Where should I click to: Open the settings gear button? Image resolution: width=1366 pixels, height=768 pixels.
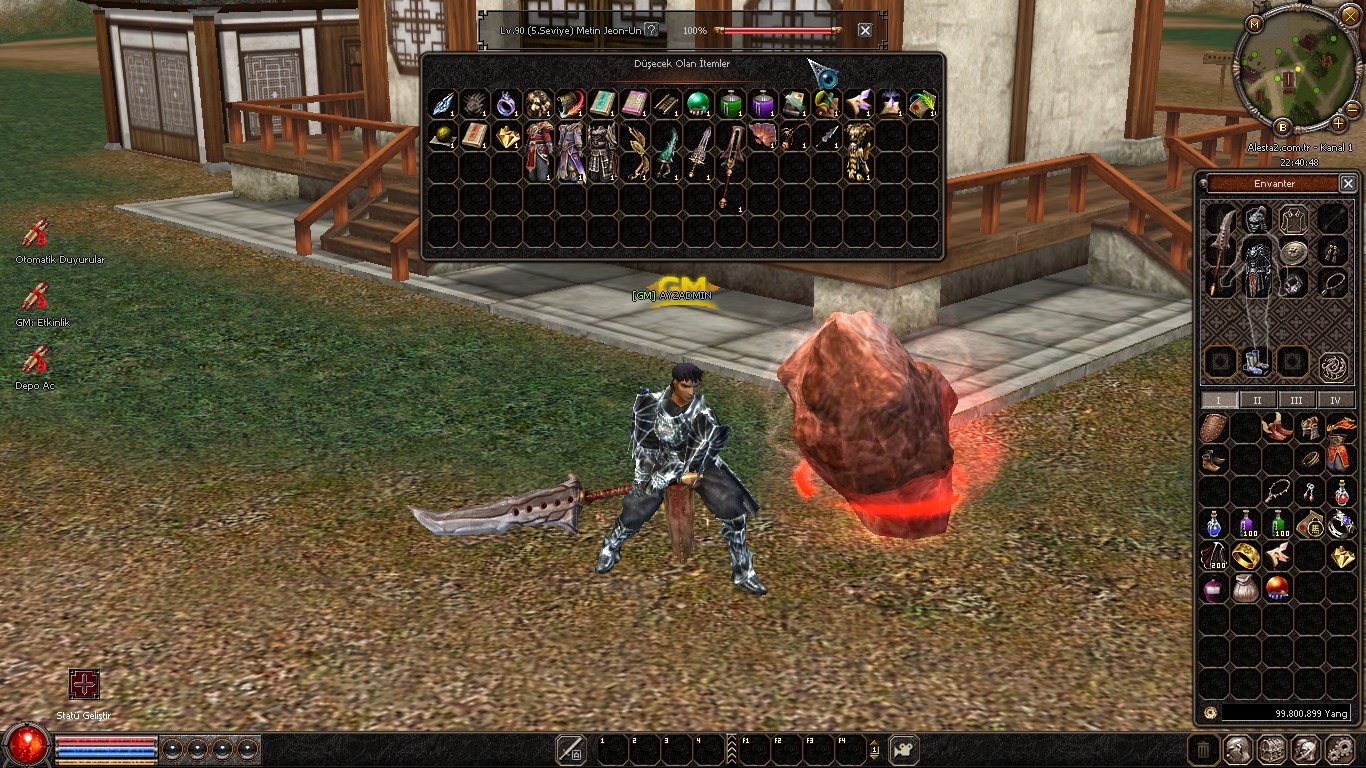tap(1339, 750)
